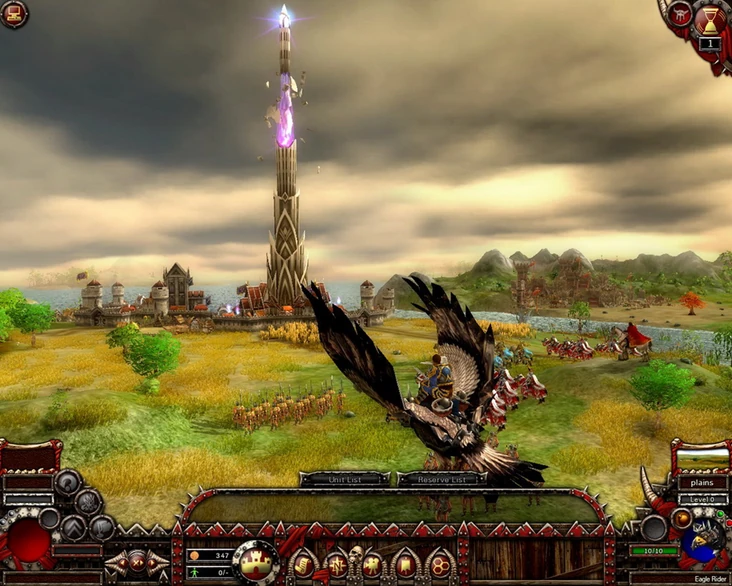The height and width of the screenshot is (586, 732).
Task: Activate the orange orb beside the portrait
Action: [683, 518]
